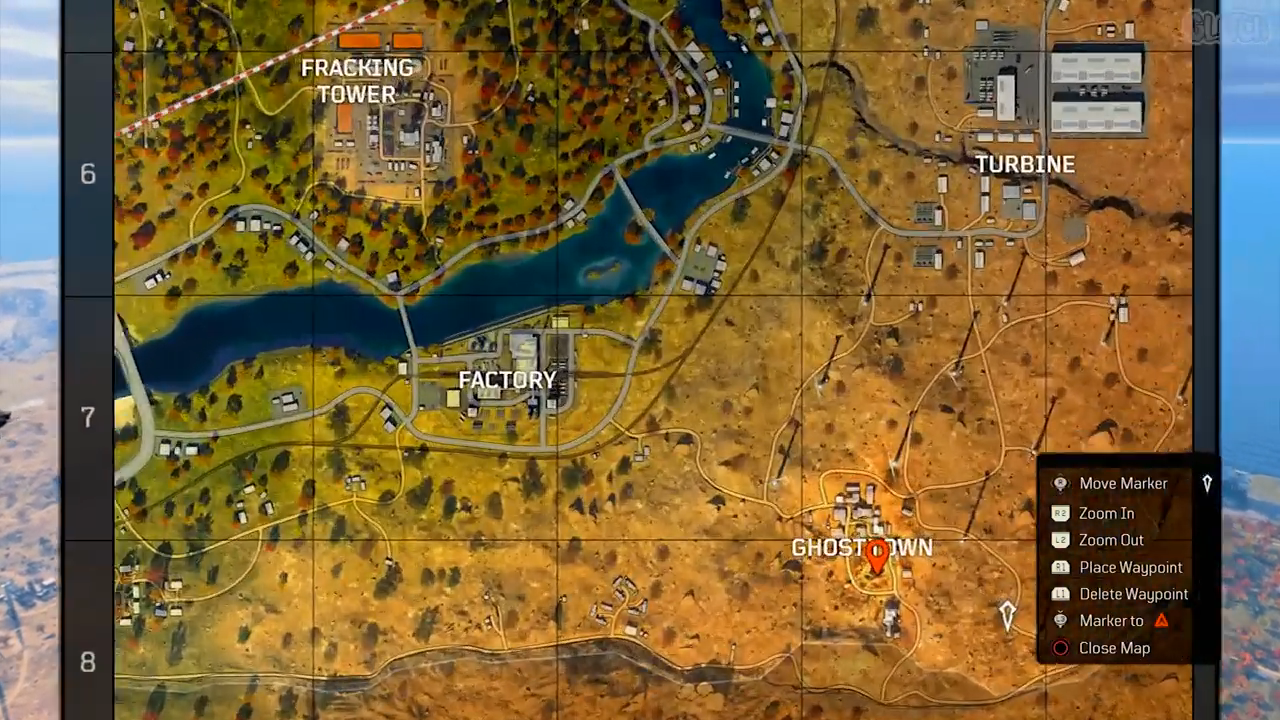Click the red circle Close Map icon
Viewport: 1280px width, 720px height.
1060,648
